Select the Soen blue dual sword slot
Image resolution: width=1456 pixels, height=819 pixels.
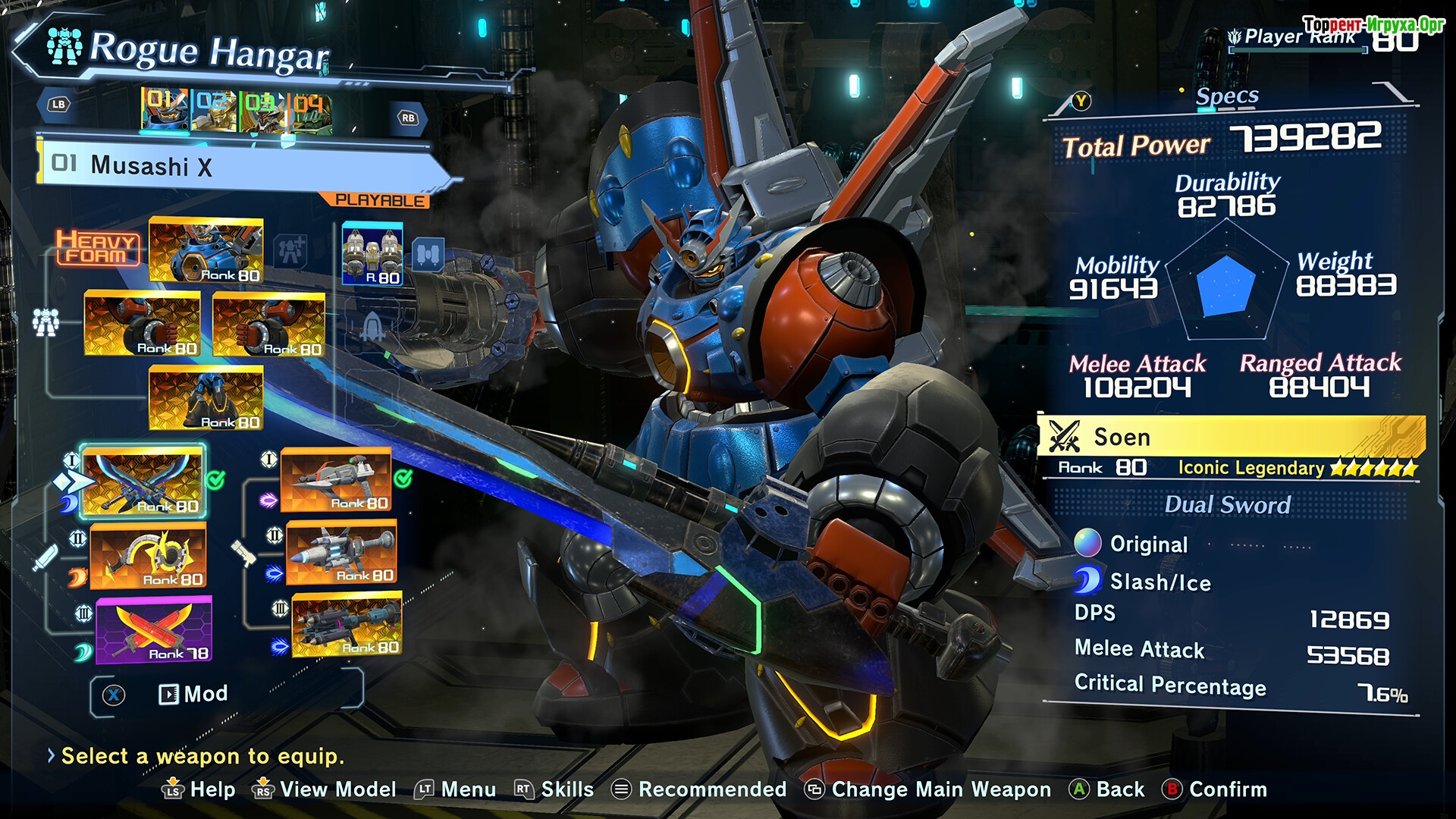[x=143, y=481]
